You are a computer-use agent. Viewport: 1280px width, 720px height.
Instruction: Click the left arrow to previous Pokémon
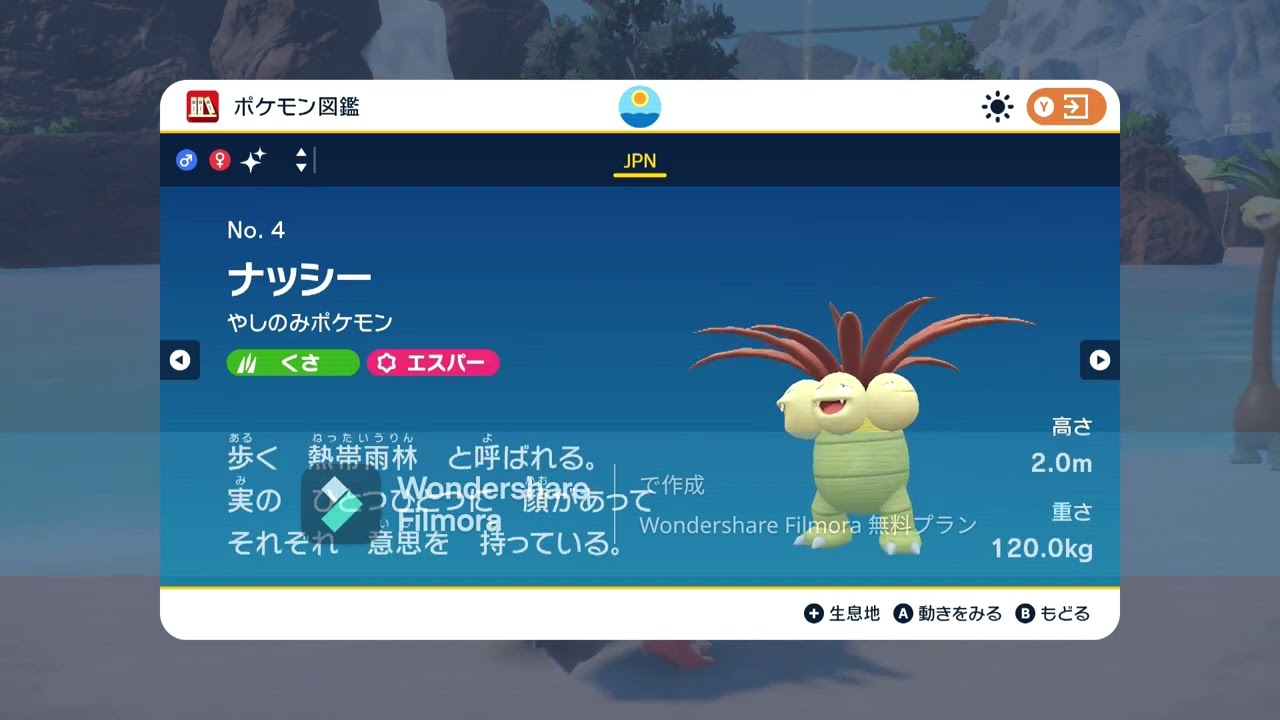pyautogui.click(x=180, y=360)
